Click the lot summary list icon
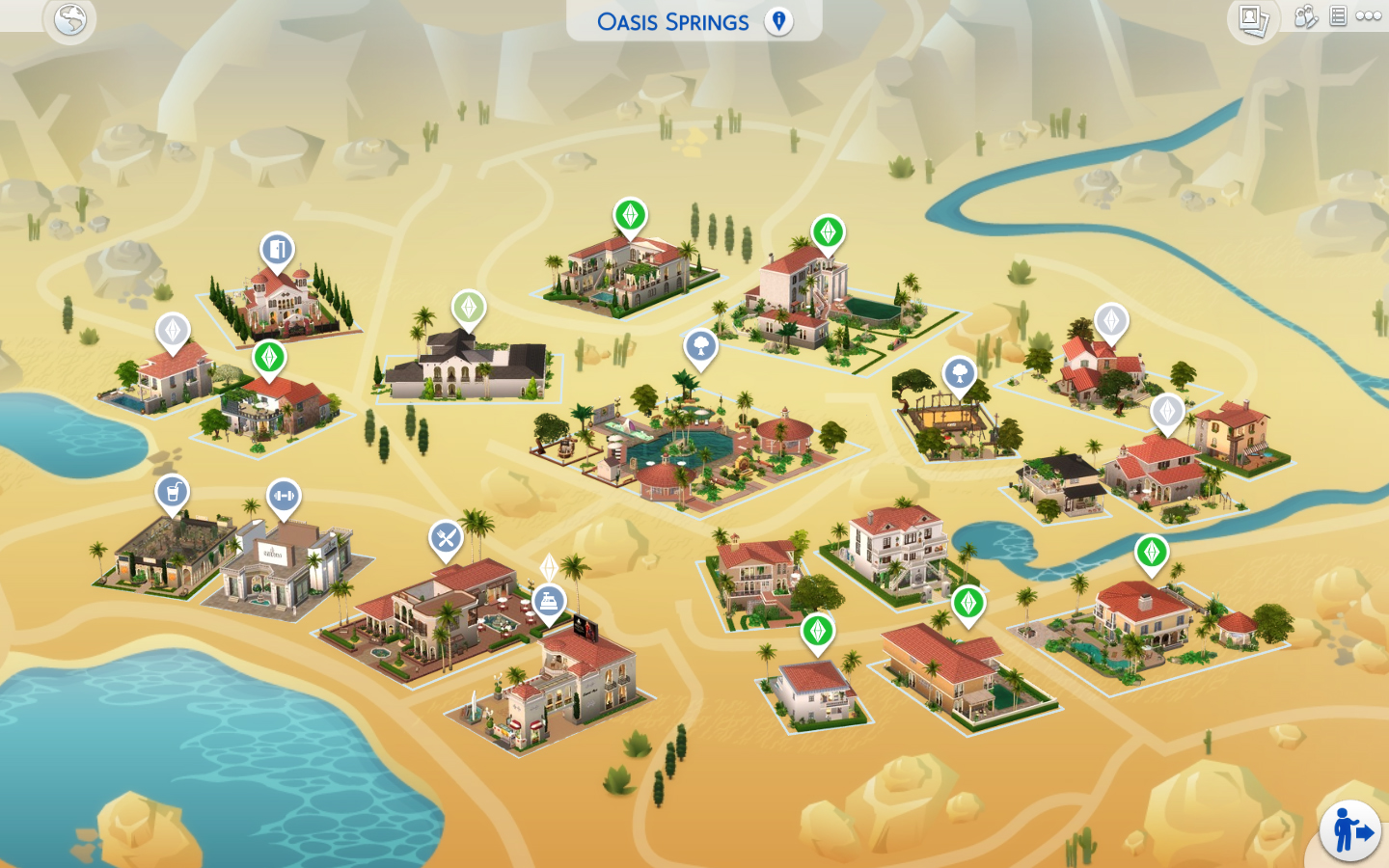 [1336, 16]
